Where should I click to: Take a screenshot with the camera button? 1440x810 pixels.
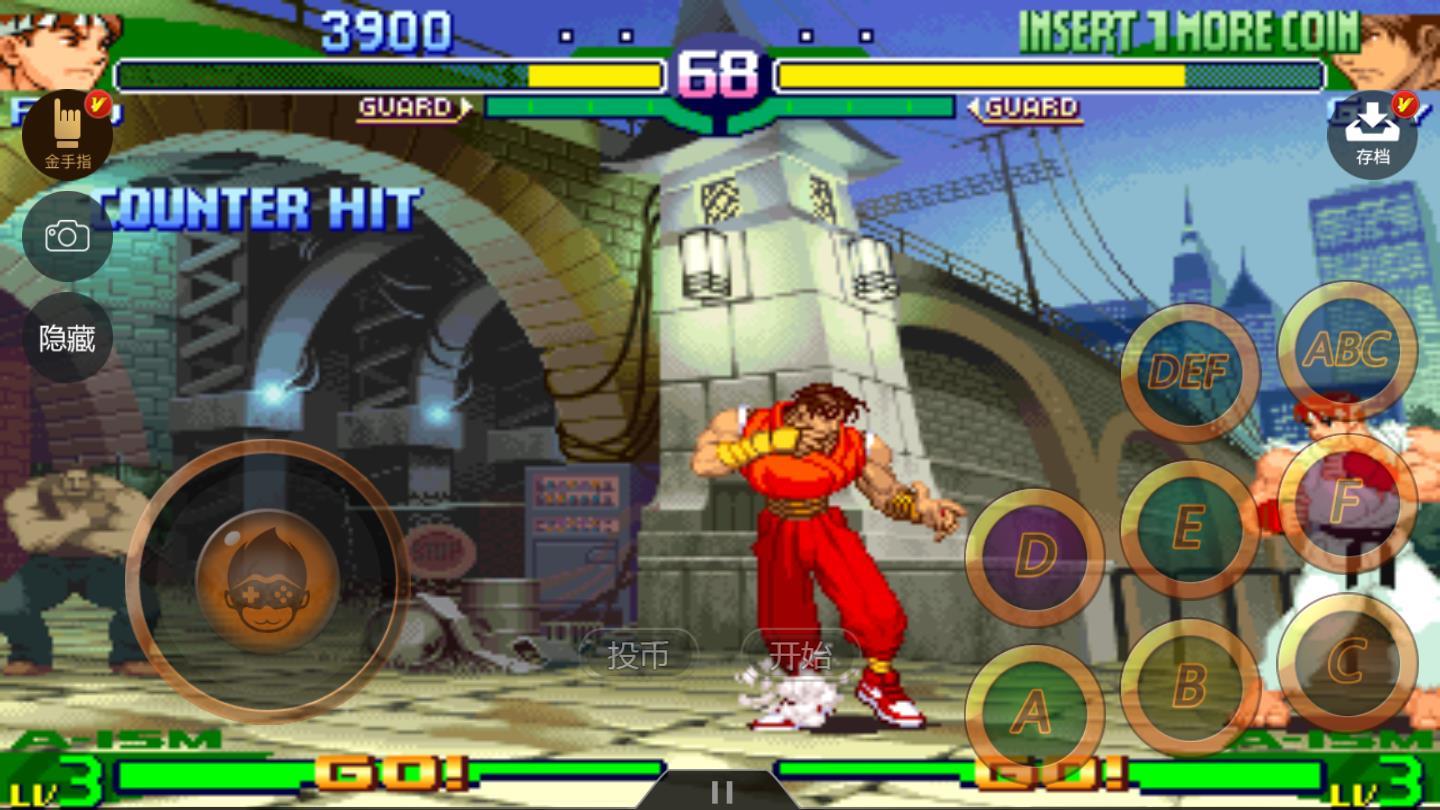pos(67,237)
